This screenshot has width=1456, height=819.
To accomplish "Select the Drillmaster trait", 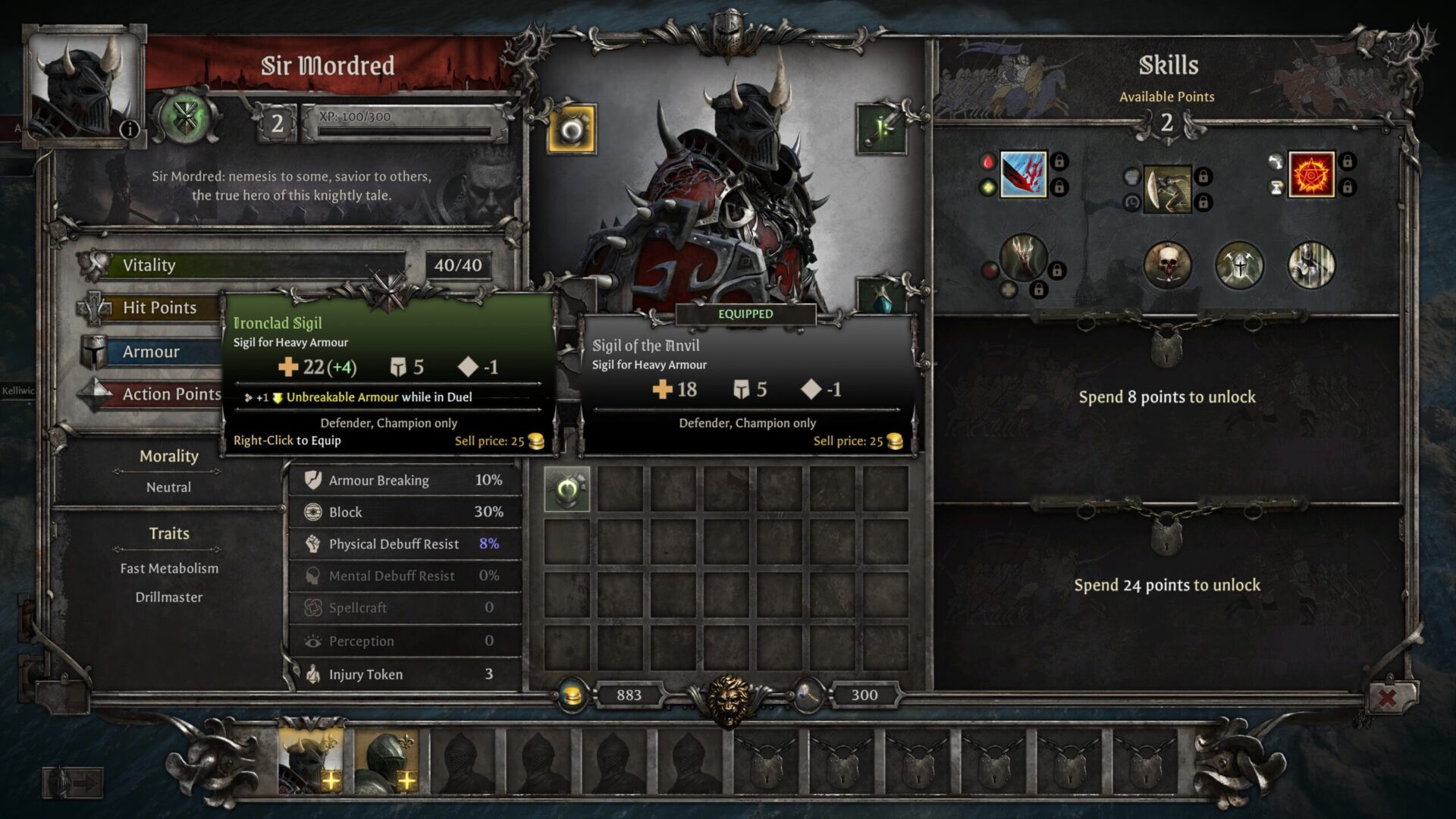I will click(x=169, y=598).
